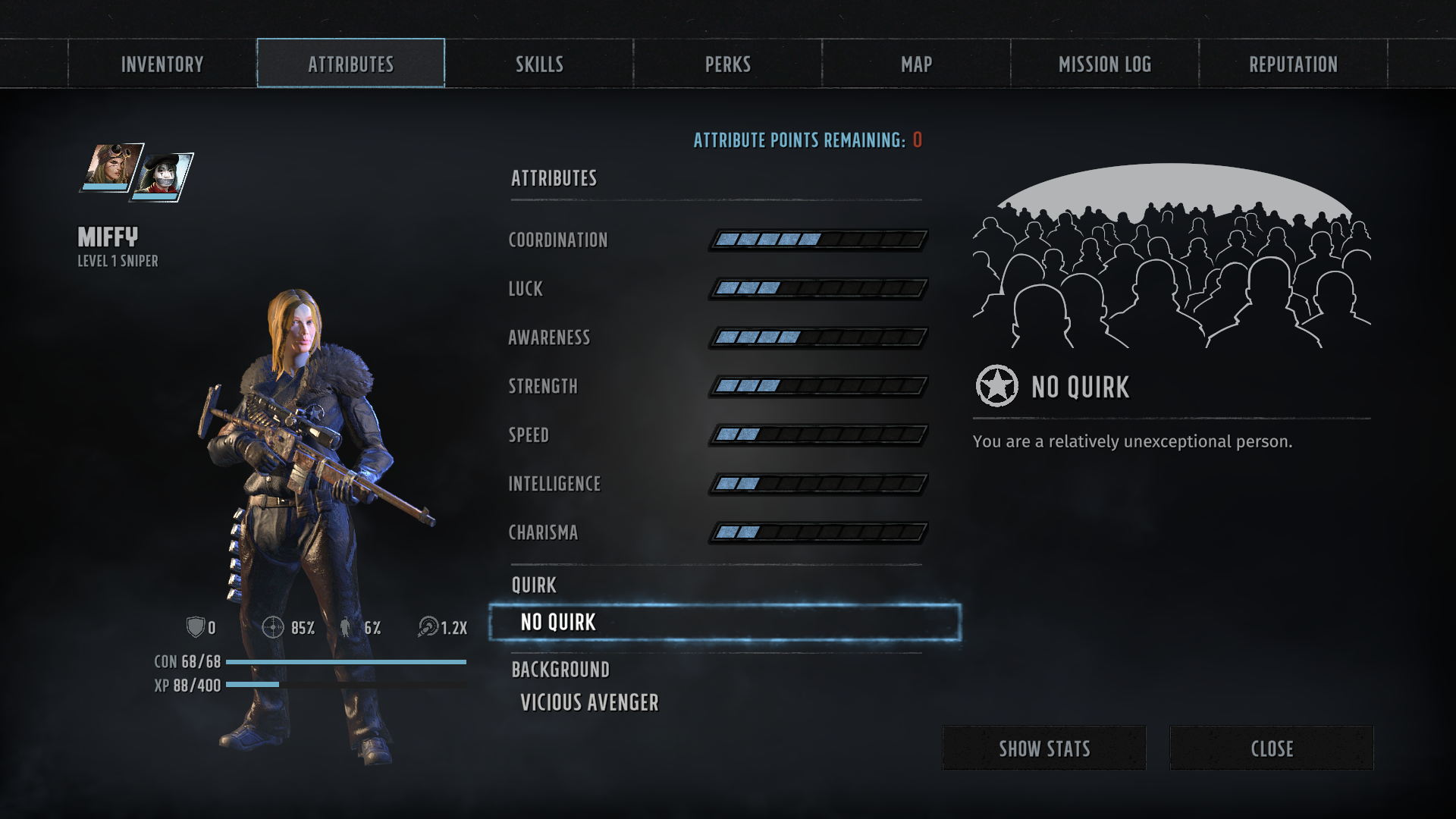
Task: Select the Attributes tab
Action: click(x=350, y=64)
